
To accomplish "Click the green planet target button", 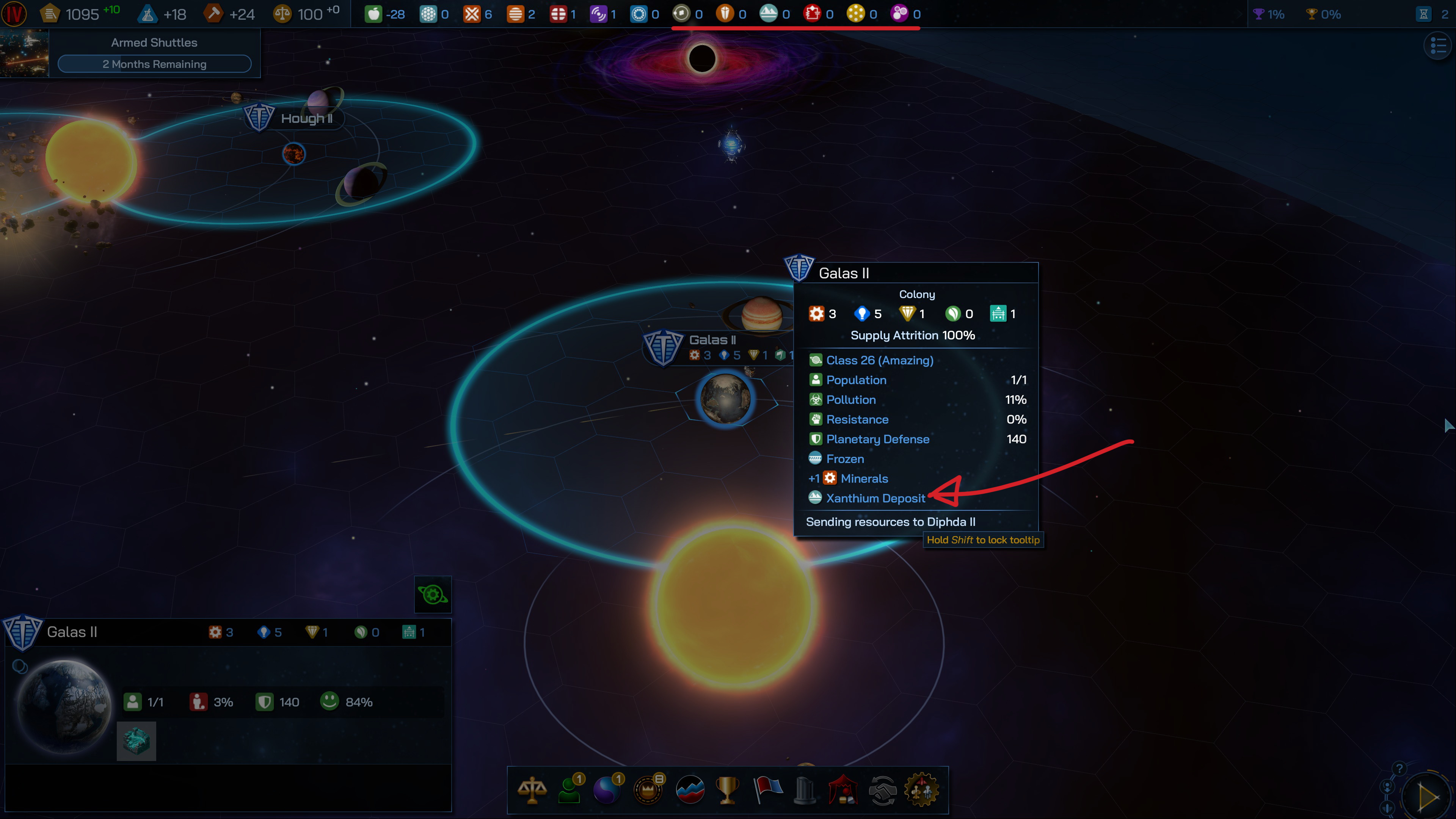I will pos(432,595).
